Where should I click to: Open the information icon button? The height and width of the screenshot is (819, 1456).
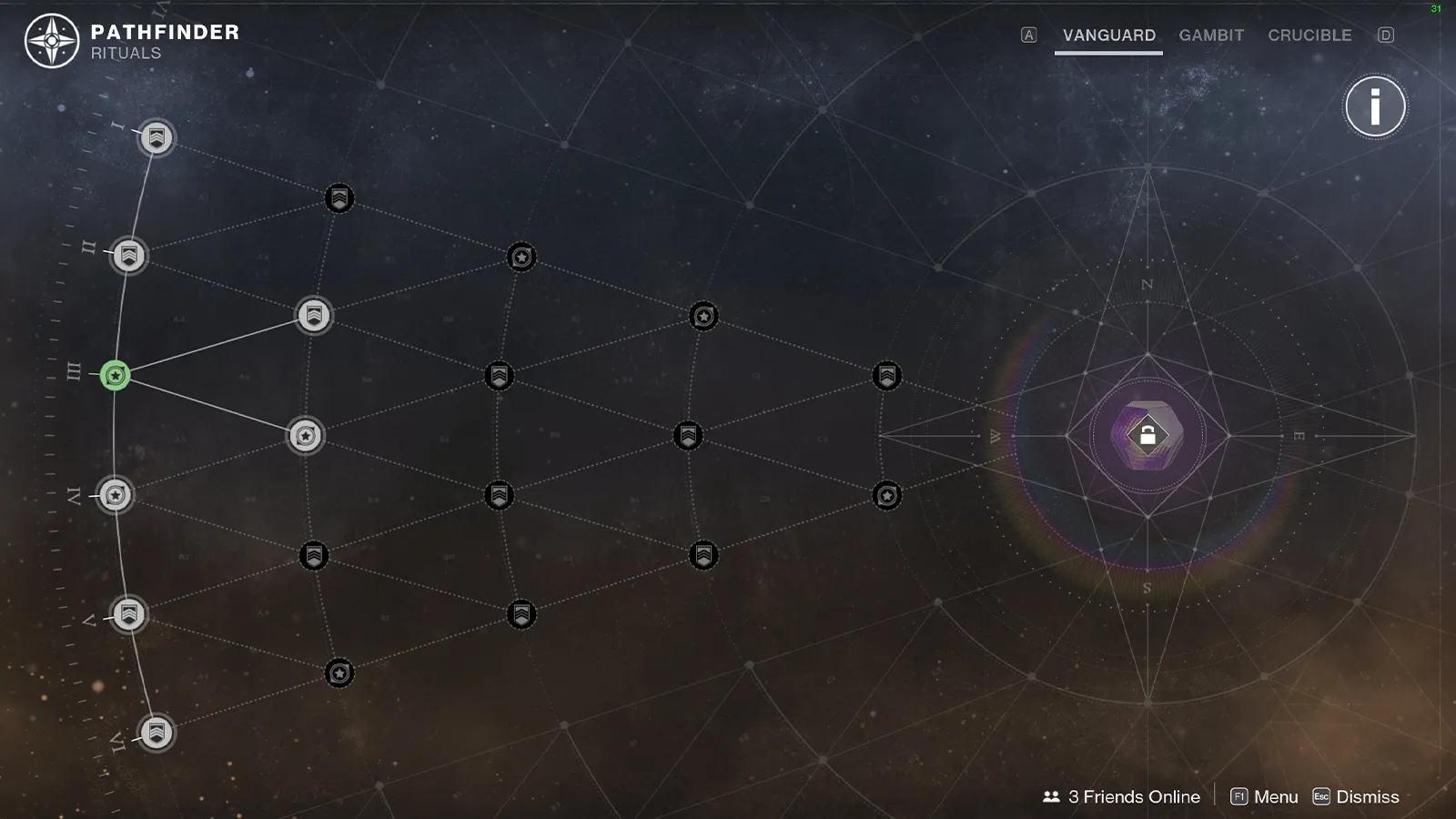pos(1375,106)
